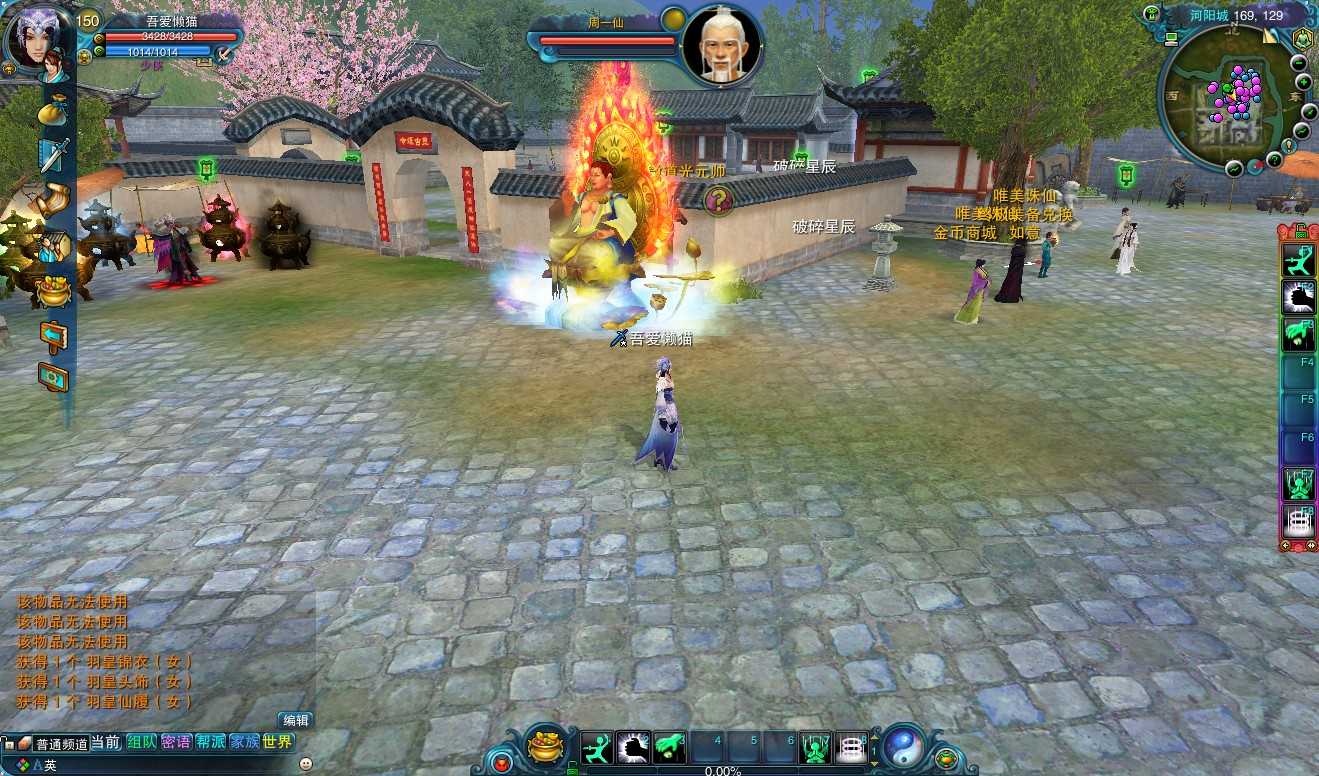Switch to the 组队 team chat tab
The image size is (1319, 776).
[141, 742]
